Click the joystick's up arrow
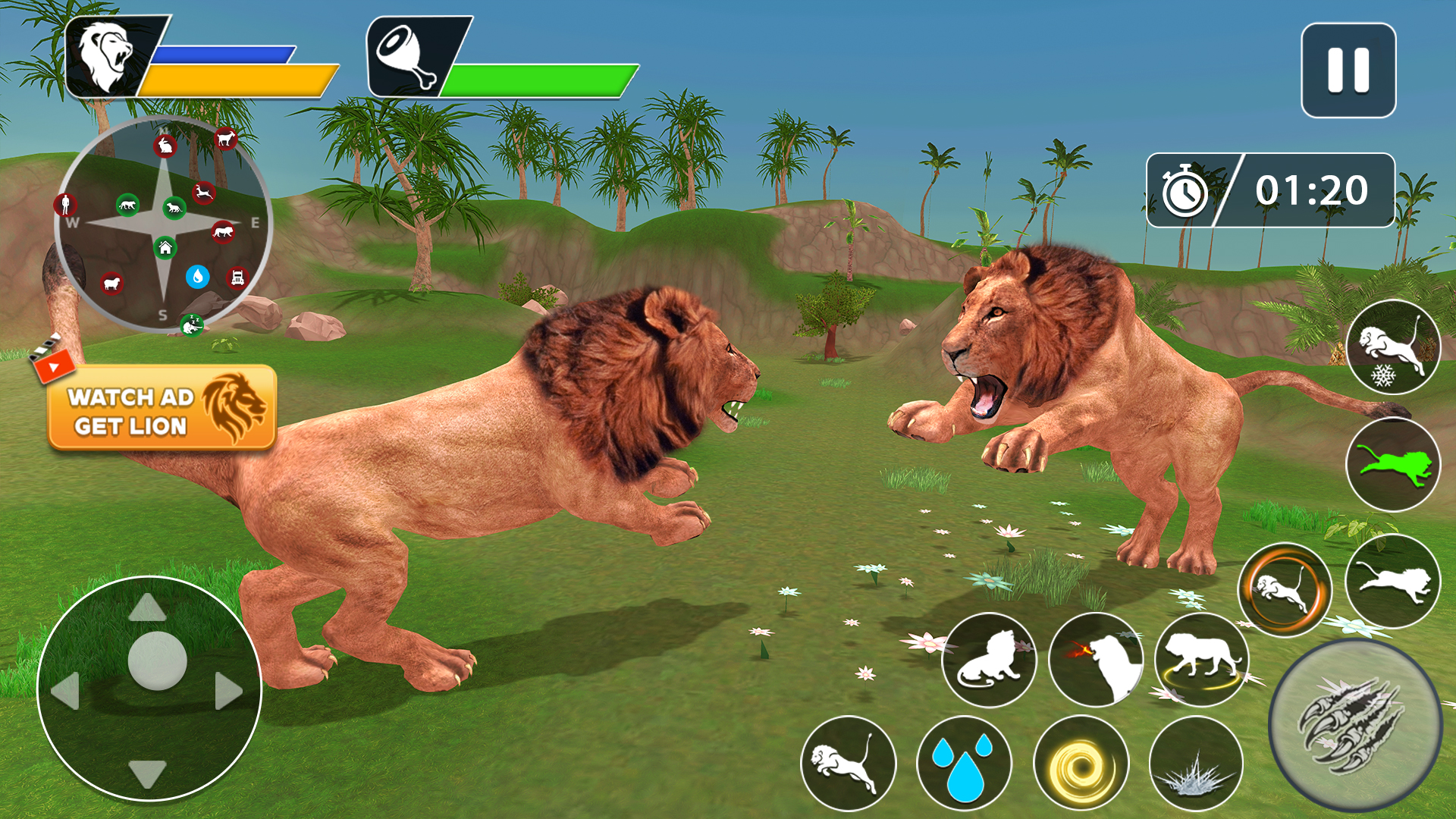 coord(147,608)
